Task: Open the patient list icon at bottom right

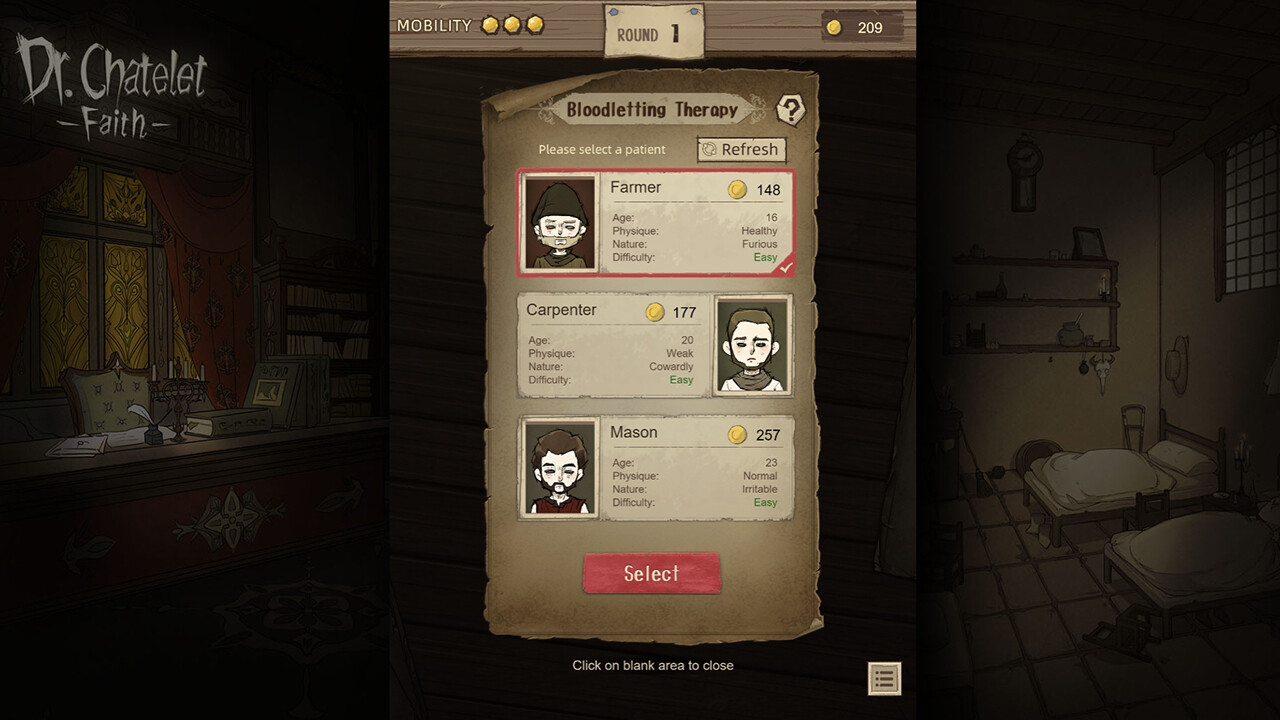Action: pos(883,679)
